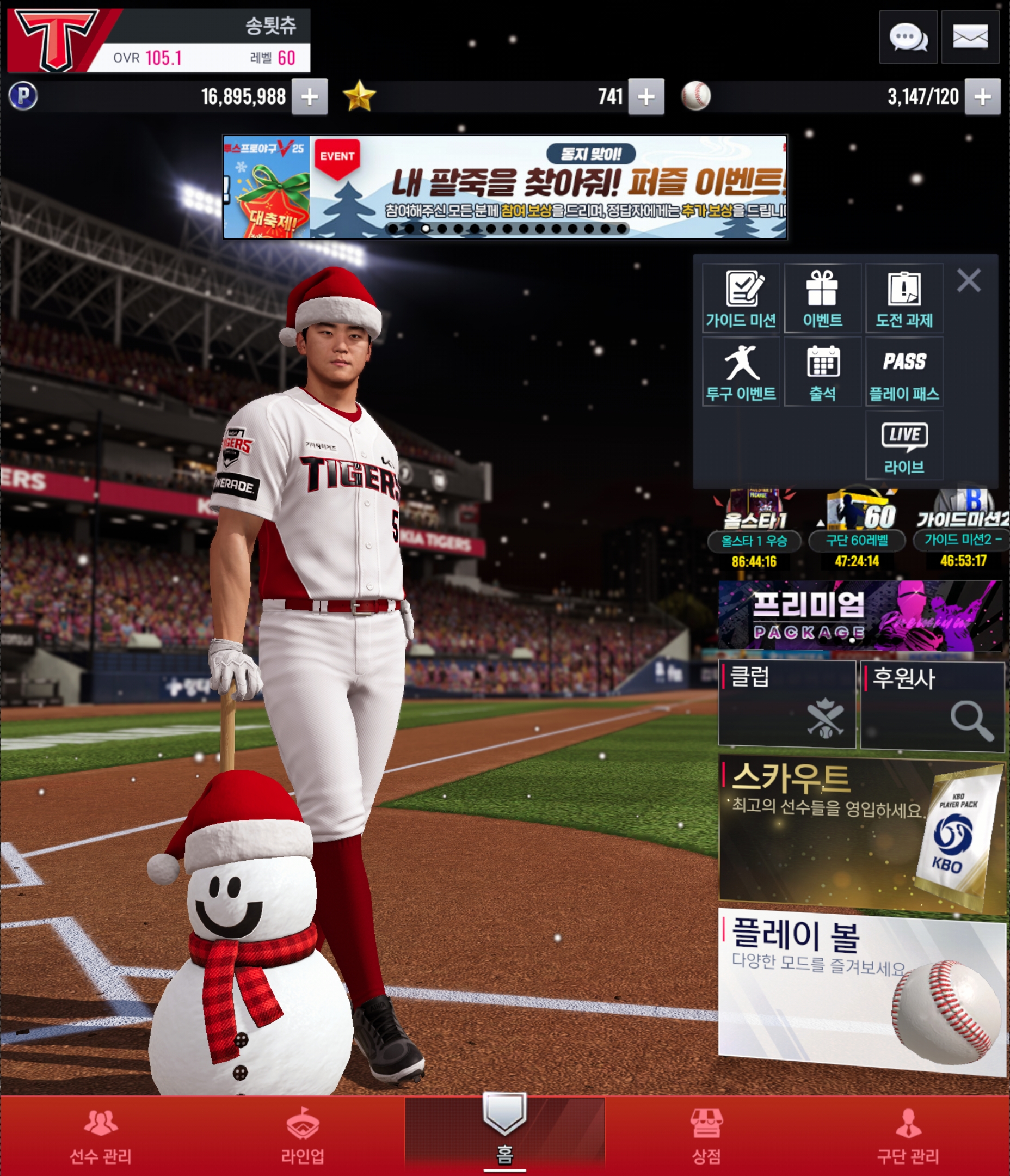Viewport: 1010px width, 1176px height.
Task: Open the 프리미엄 PACKAGE banner
Action: tap(860, 615)
